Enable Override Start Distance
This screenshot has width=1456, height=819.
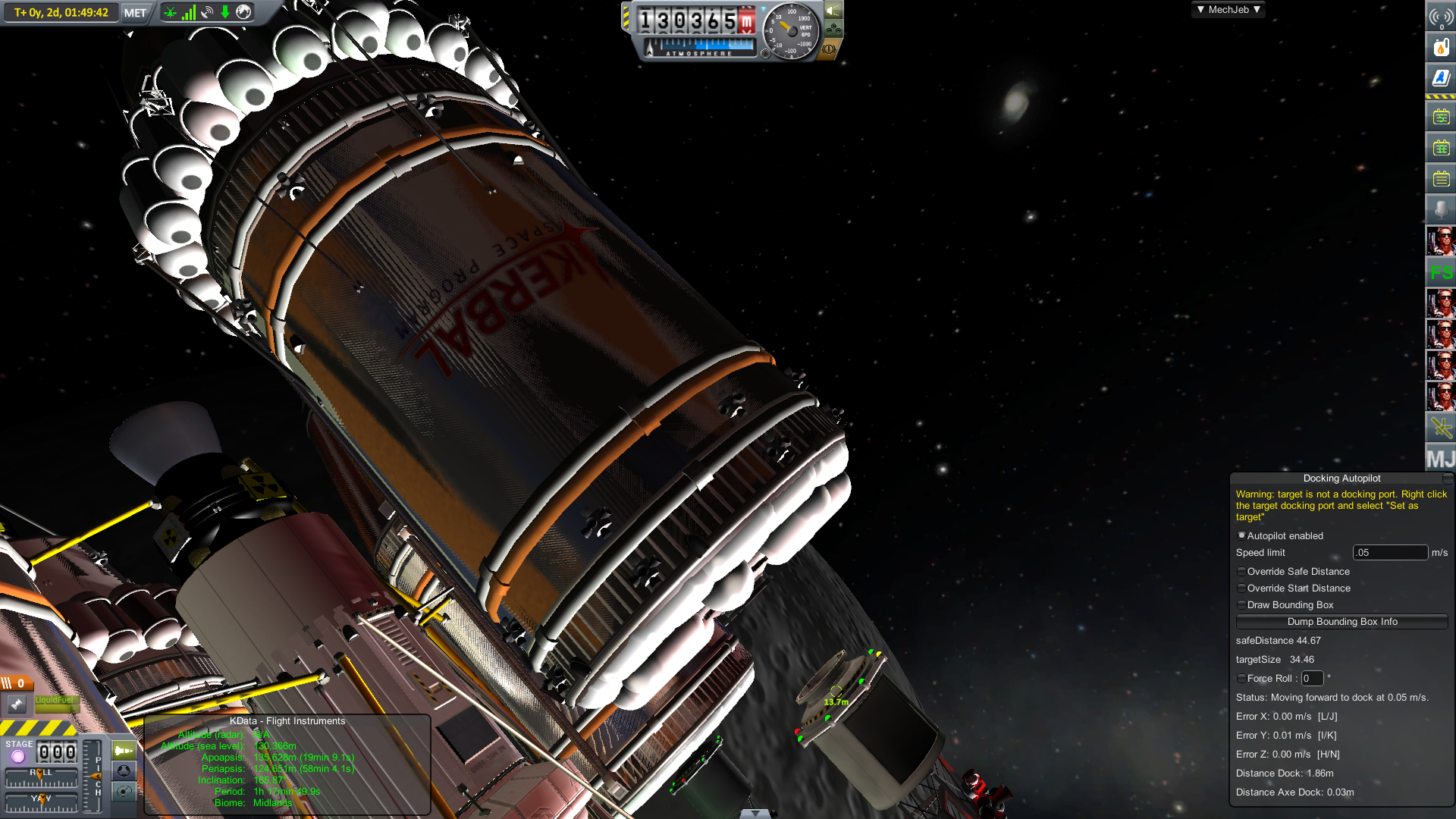click(x=1241, y=588)
